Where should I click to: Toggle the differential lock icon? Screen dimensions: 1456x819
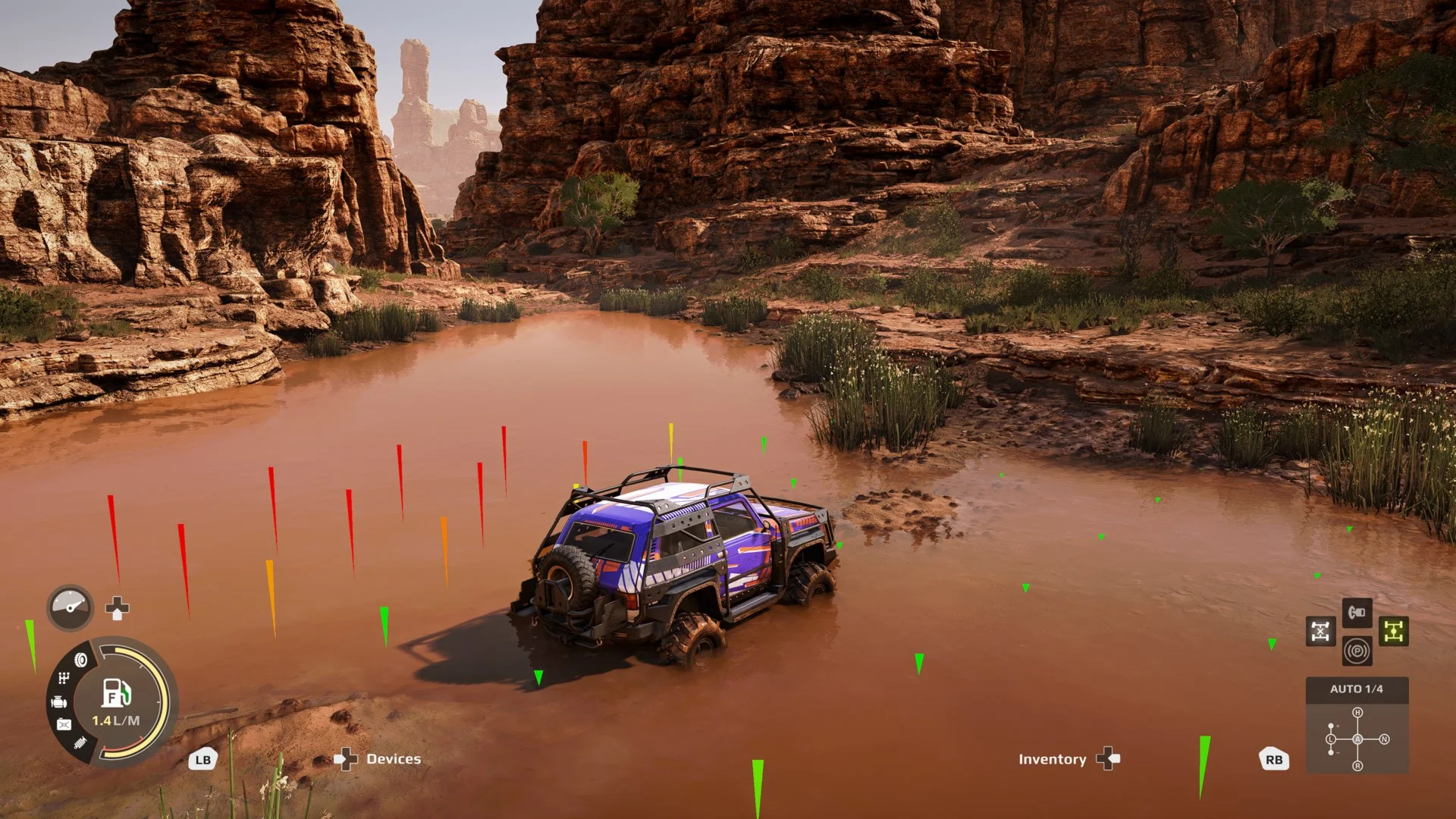click(1320, 631)
